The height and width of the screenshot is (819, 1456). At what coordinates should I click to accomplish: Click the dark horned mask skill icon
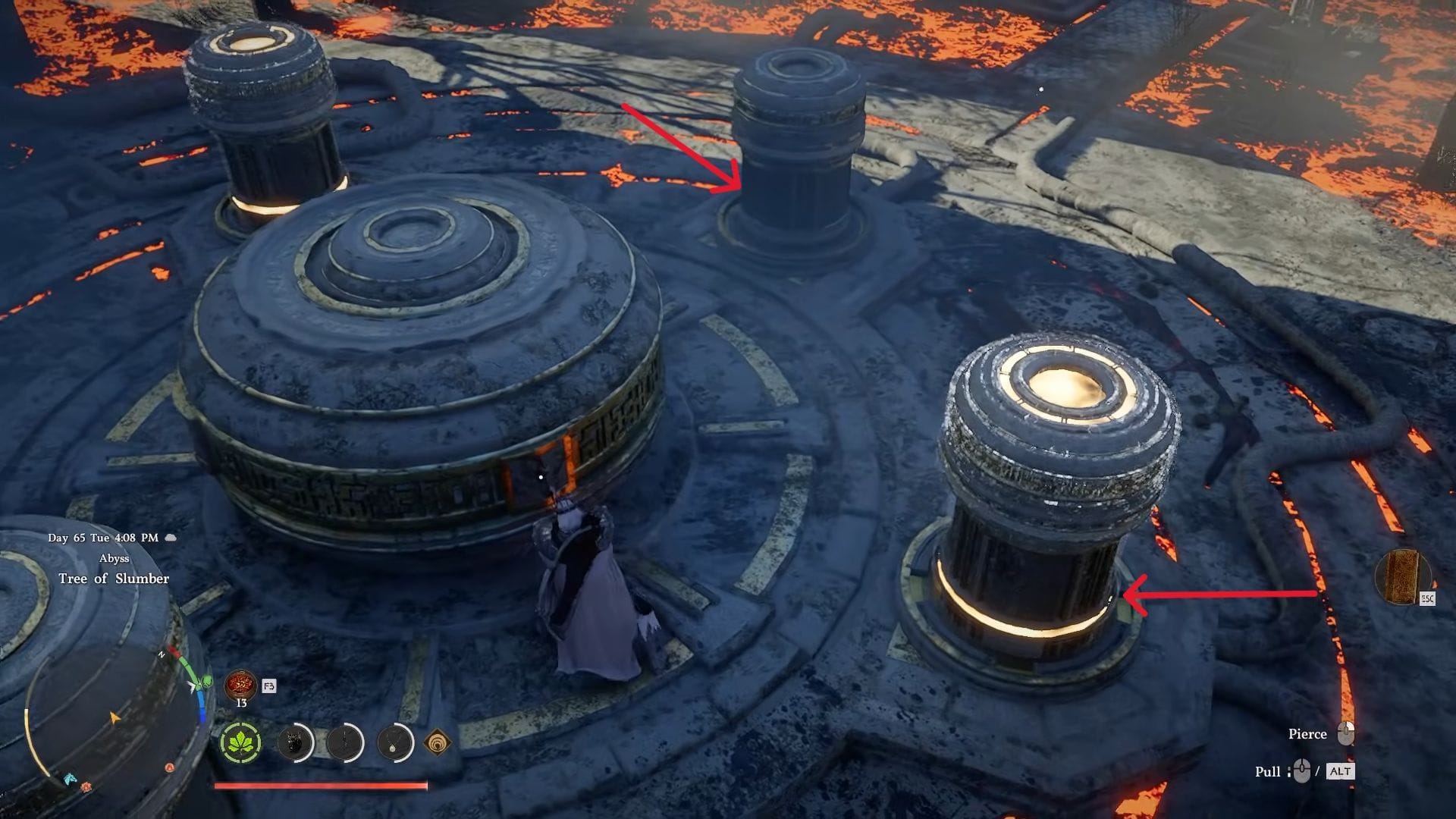295,742
